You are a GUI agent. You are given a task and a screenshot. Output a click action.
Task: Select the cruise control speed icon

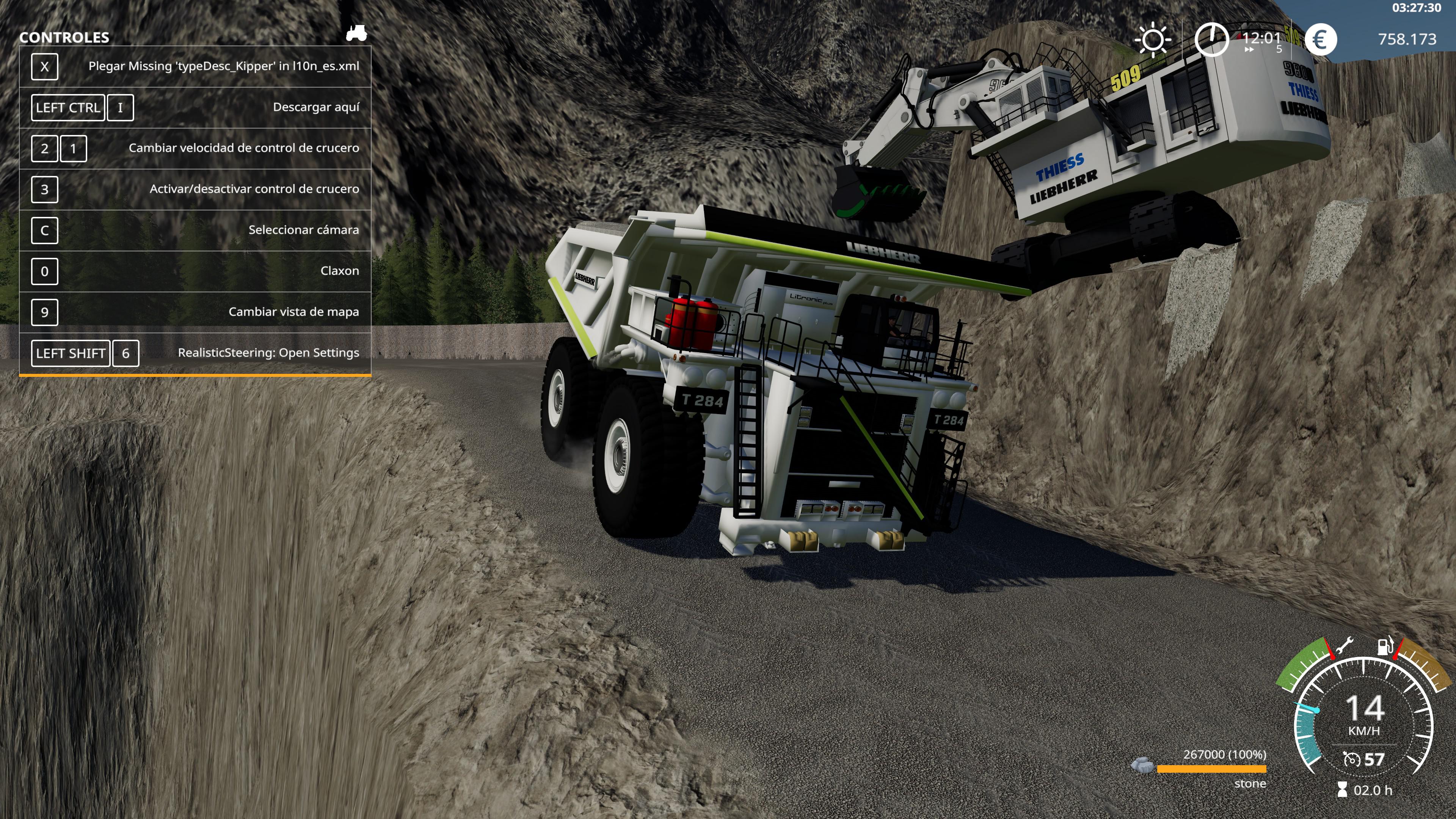1351,759
